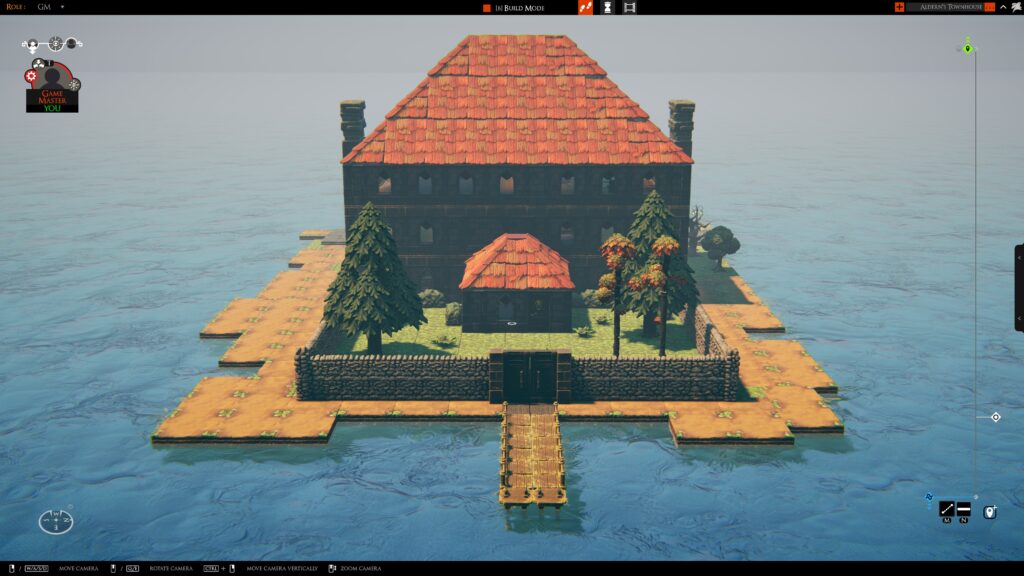
Task: Select the diagonal line tool icon
Action: [x=946, y=509]
